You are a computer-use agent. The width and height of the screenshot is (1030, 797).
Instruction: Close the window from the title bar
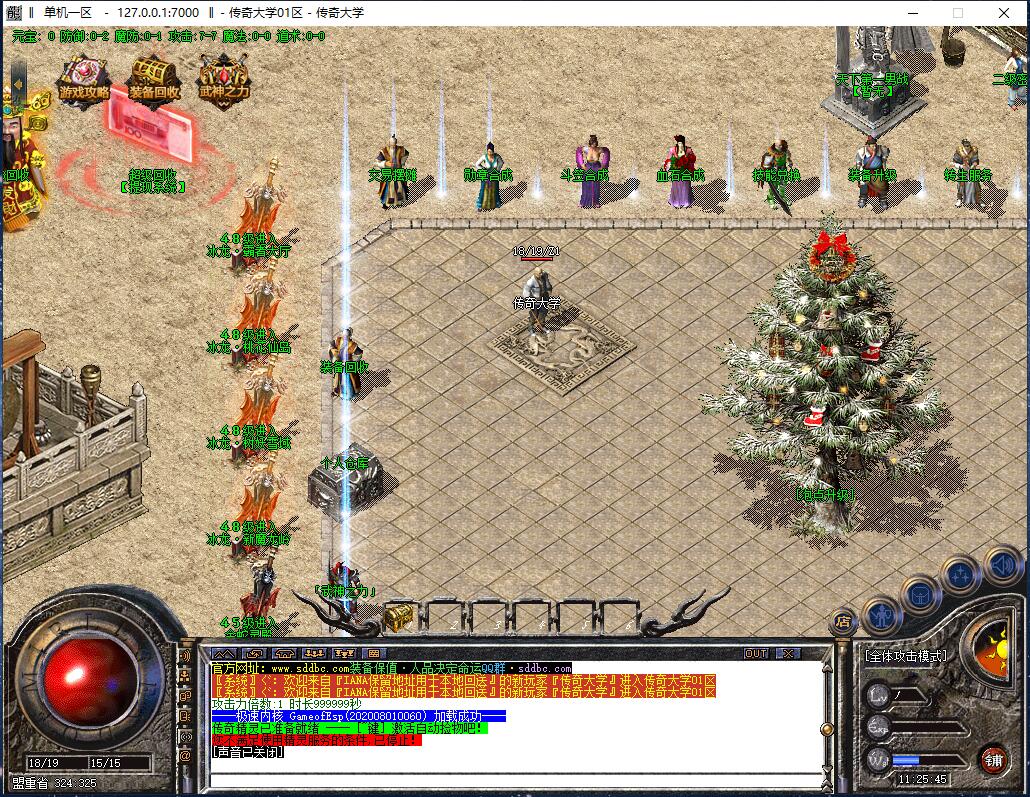click(x=1004, y=13)
